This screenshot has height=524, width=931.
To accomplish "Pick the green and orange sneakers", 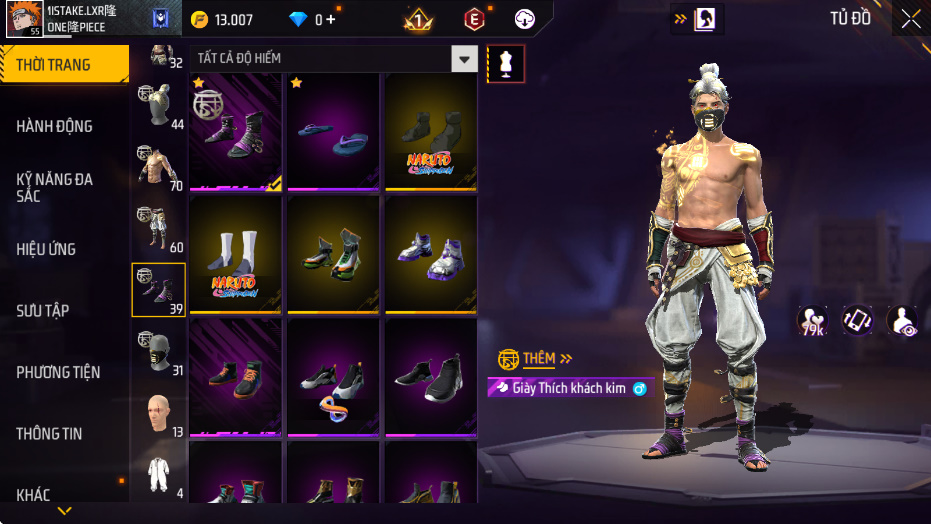I will 334,255.
